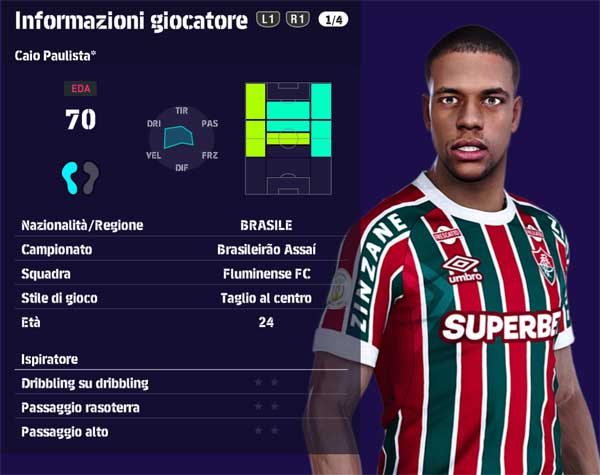Select the EDA position badge
600x475 pixels.
click(80, 89)
